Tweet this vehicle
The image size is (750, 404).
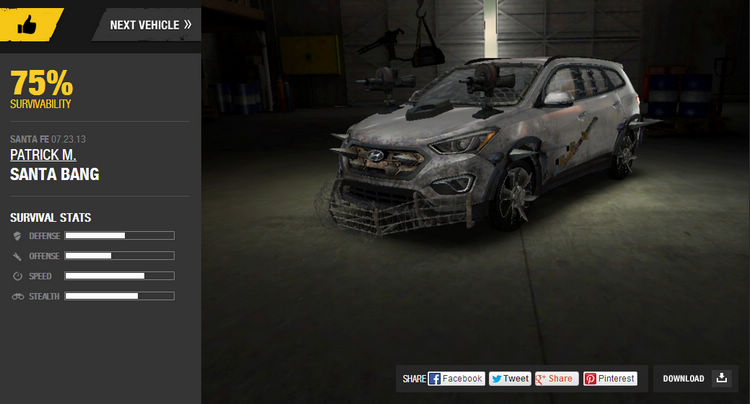(x=510, y=379)
